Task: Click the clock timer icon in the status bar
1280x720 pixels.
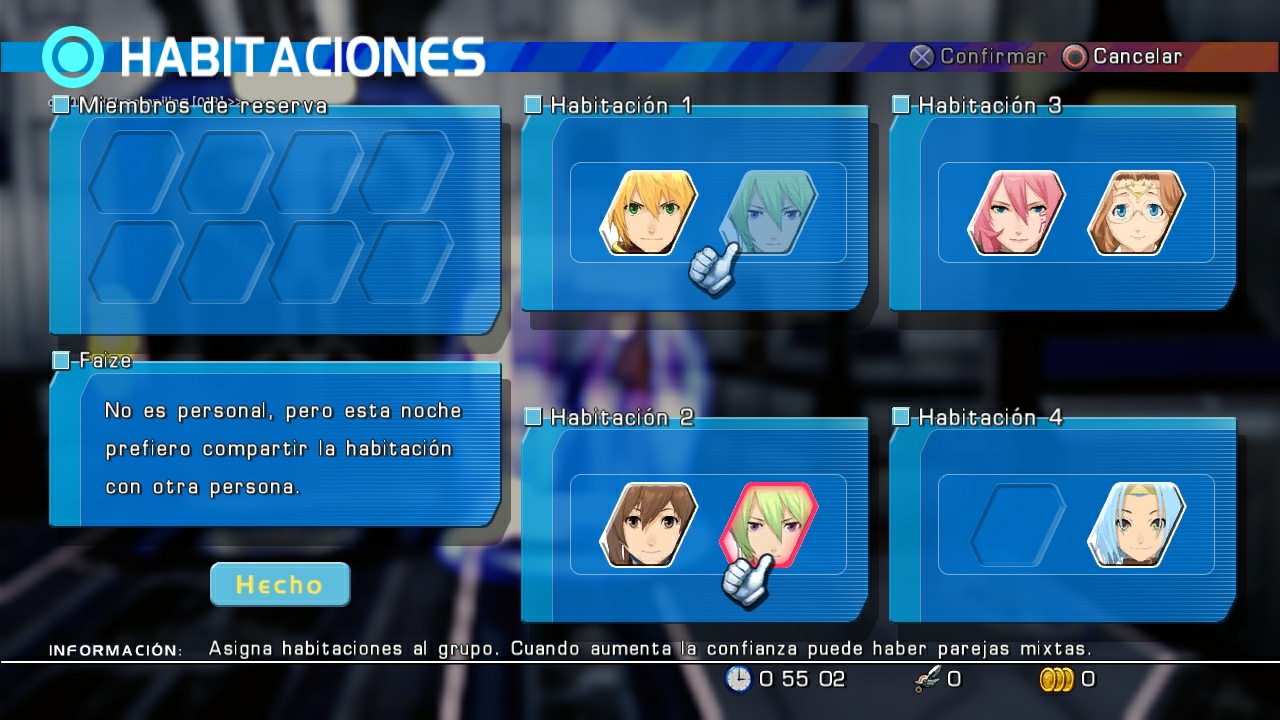Action: (x=737, y=679)
